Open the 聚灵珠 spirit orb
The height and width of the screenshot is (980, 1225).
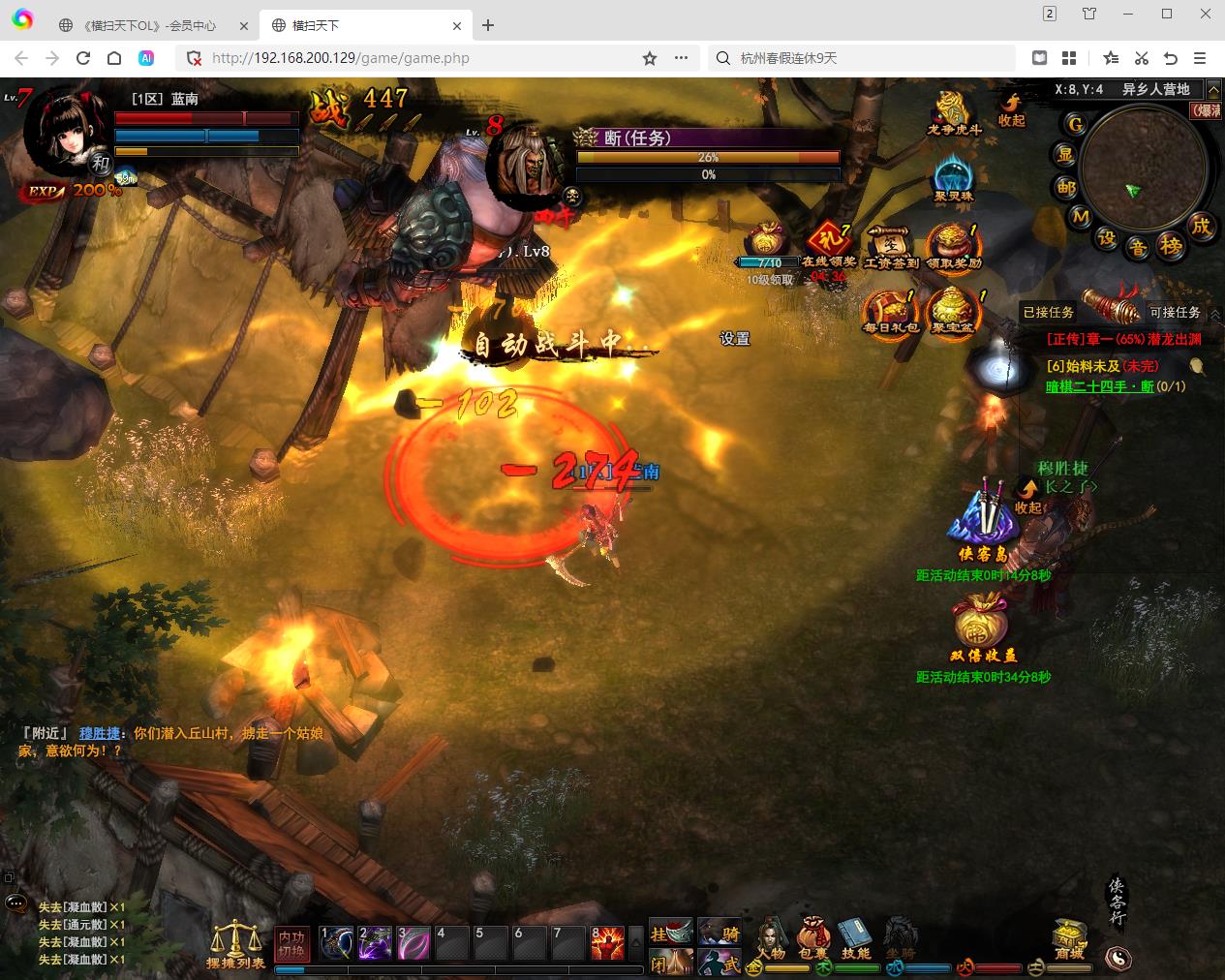(953, 179)
